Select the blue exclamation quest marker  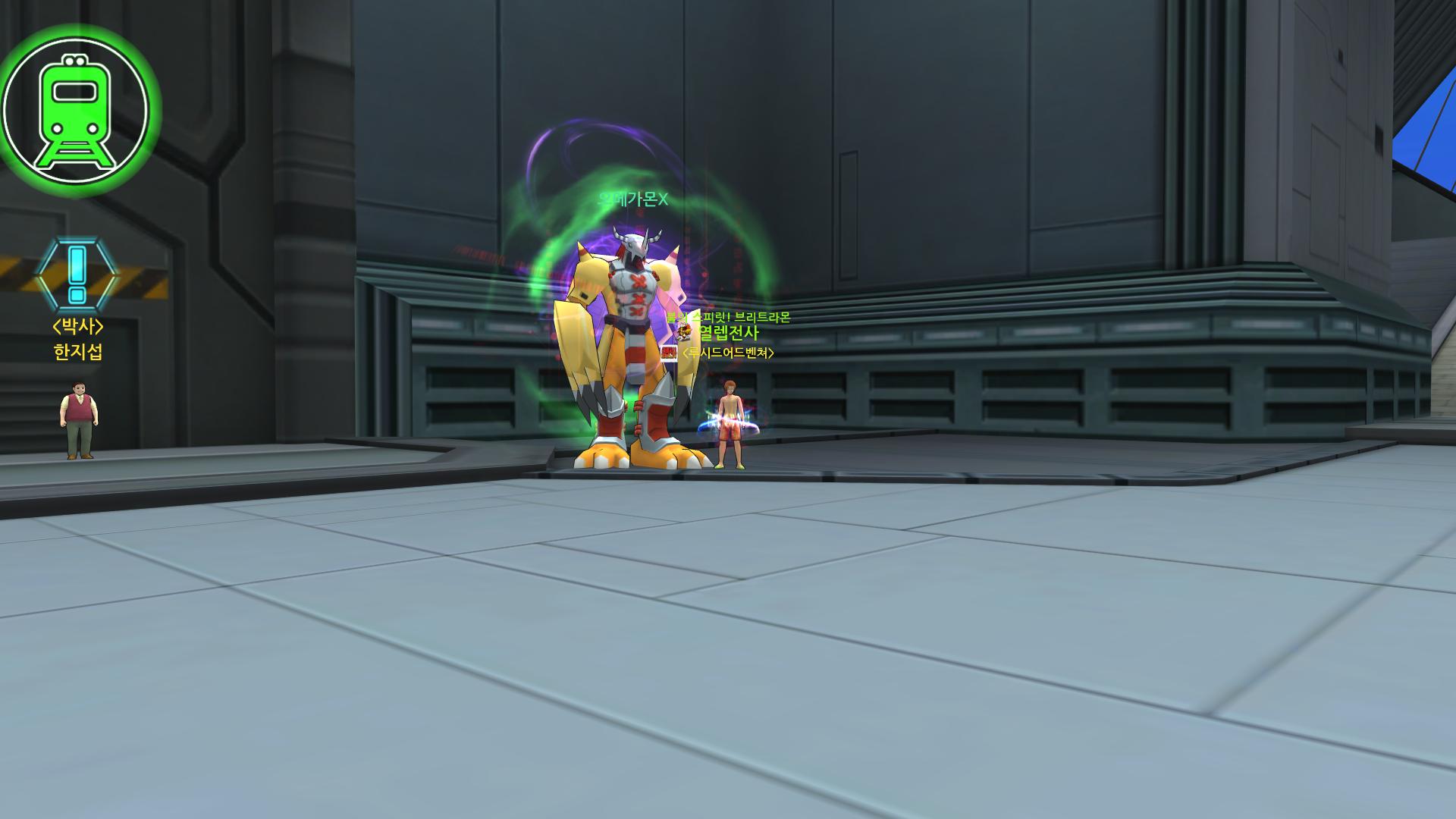click(77, 275)
